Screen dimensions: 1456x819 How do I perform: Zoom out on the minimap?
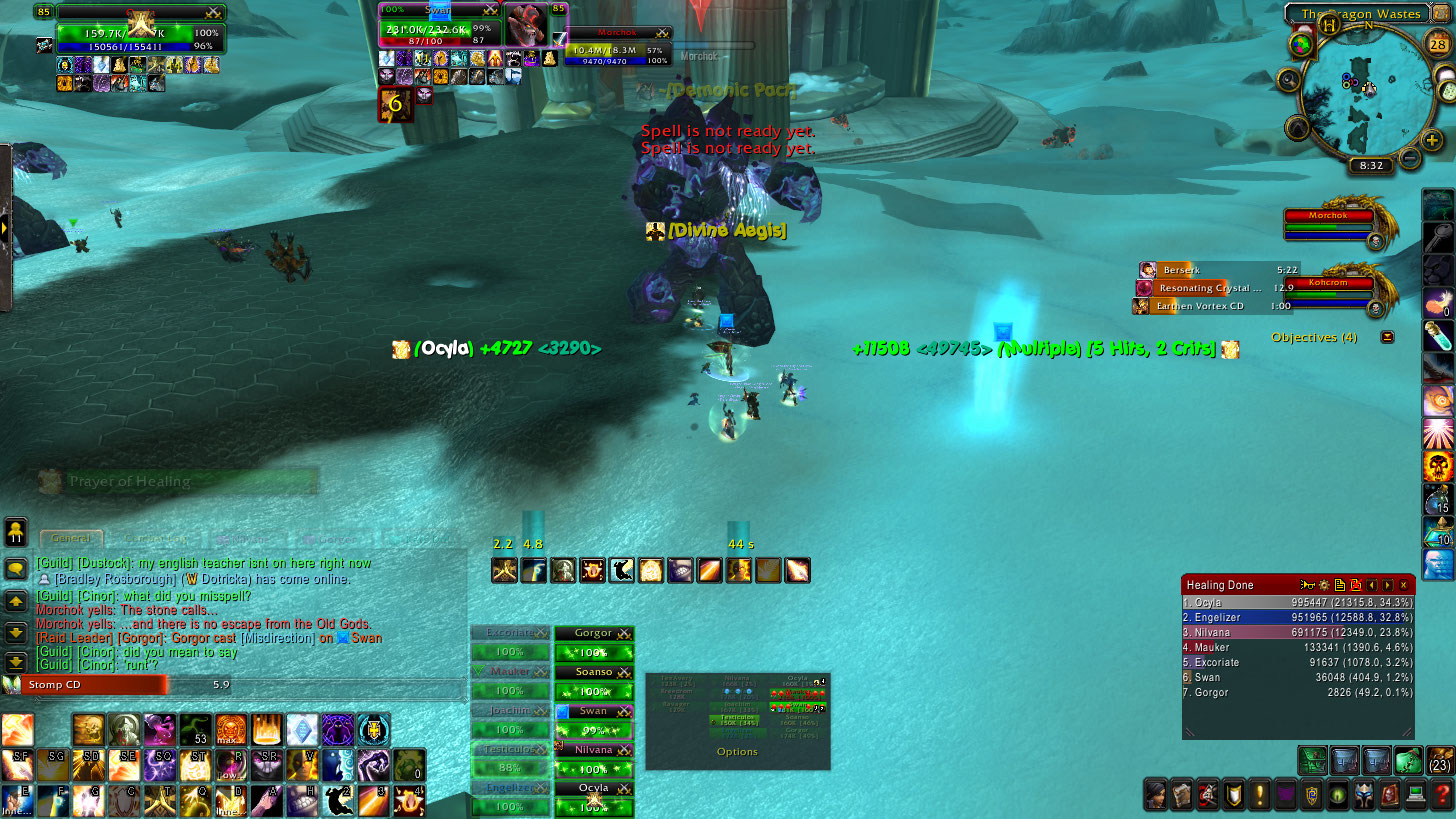(1409, 158)
